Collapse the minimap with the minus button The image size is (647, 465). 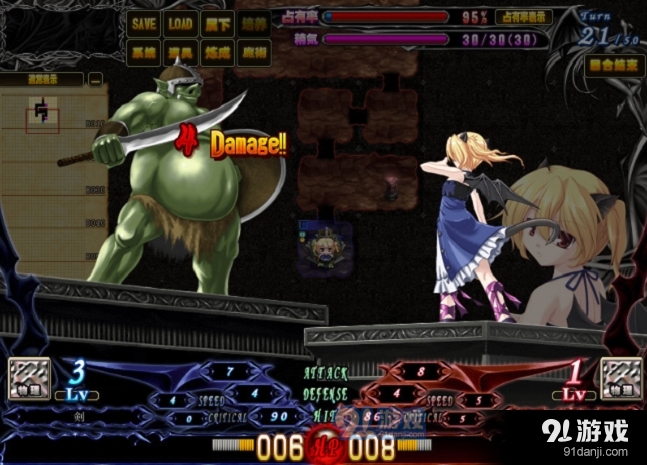[x=95, y=78]
